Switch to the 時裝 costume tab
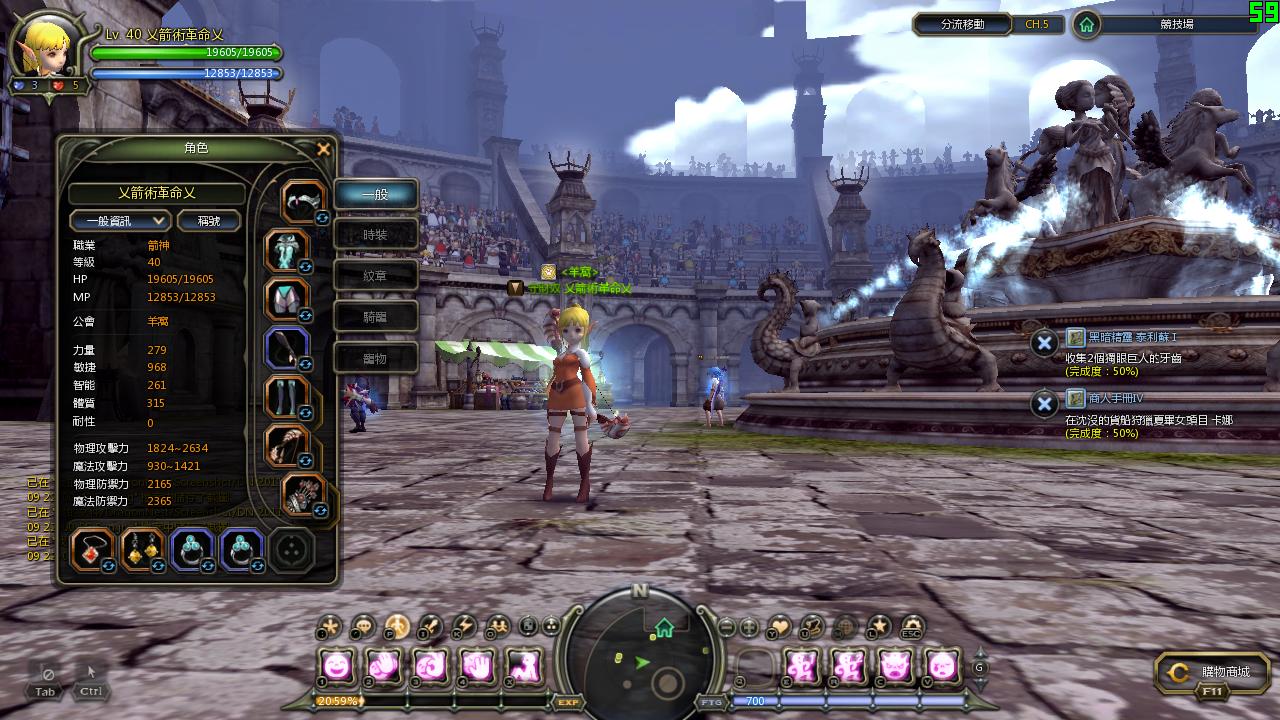 375,235
